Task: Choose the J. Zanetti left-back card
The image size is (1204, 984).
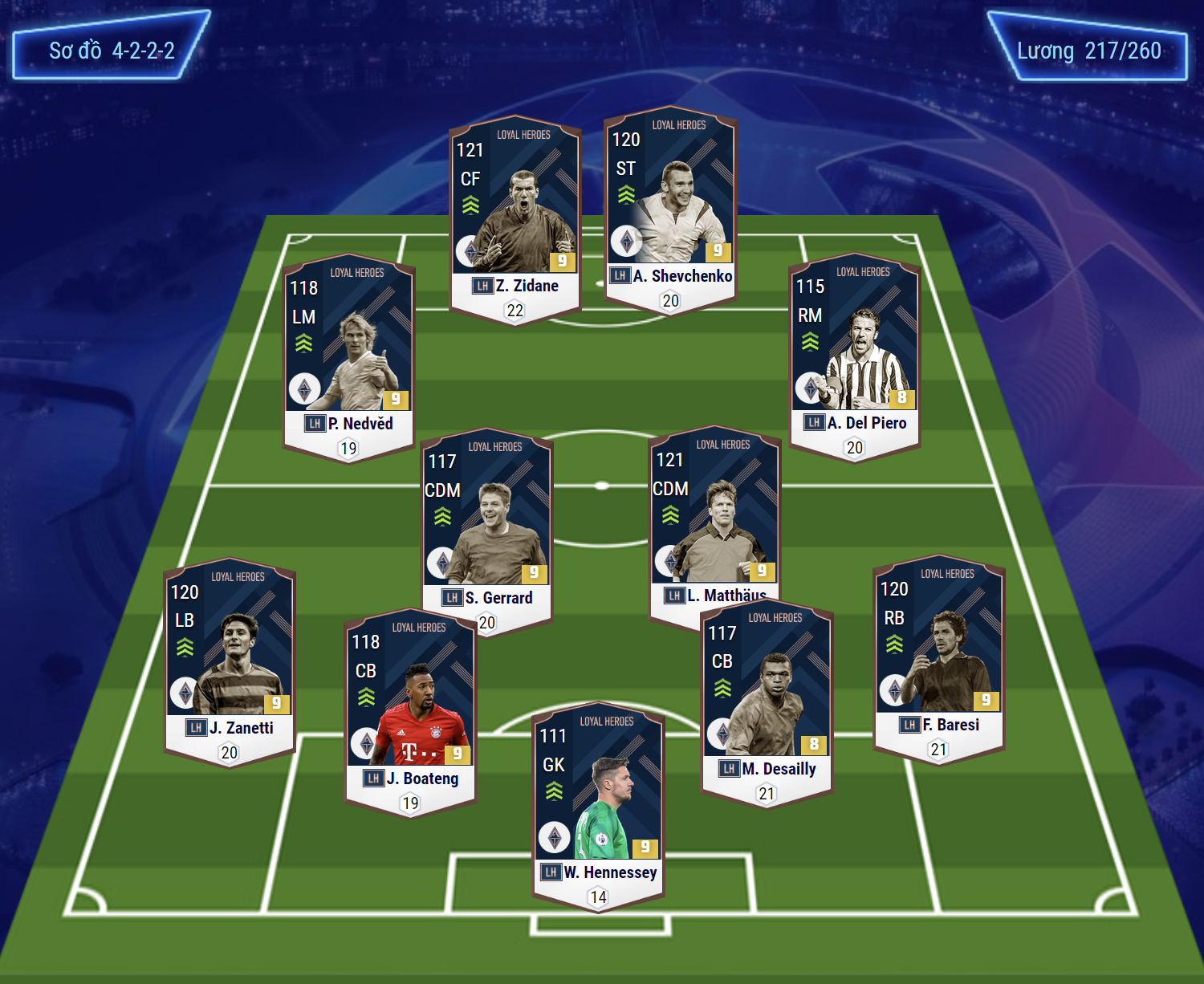Action: pos(230,658)
